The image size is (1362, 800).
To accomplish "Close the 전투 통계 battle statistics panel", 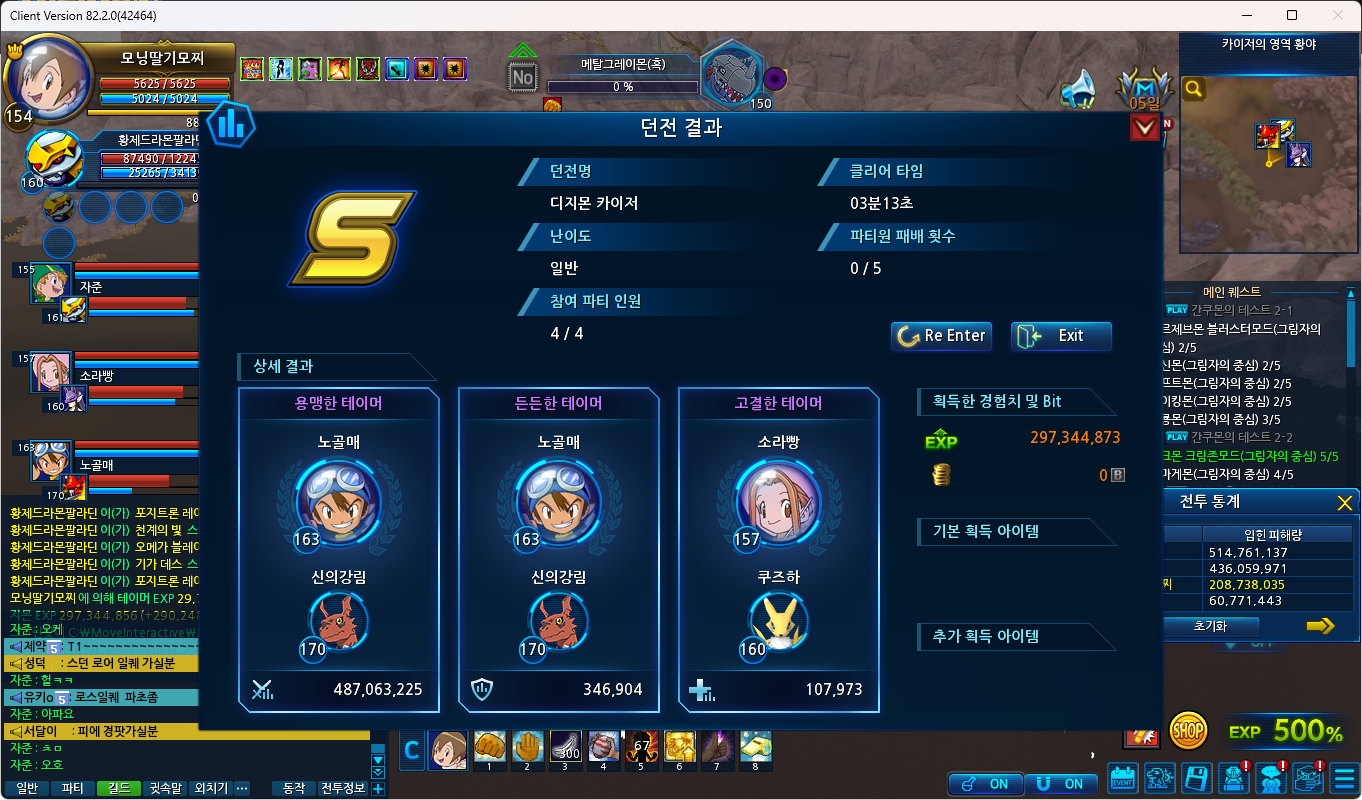I will tap(1345, 502).
